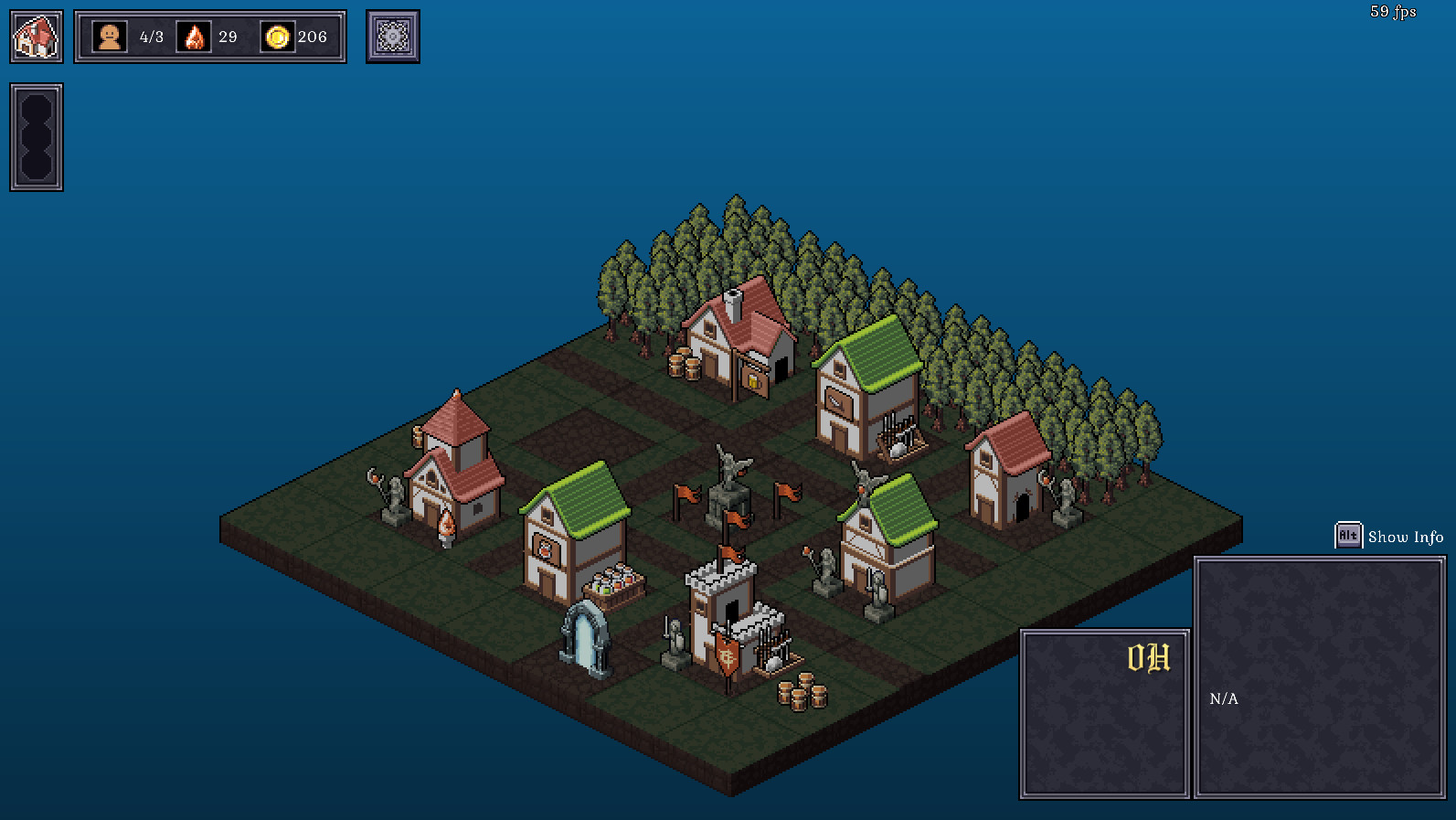
Task: Select the house building icon in the top-left corner
Action: click(36, 37)
